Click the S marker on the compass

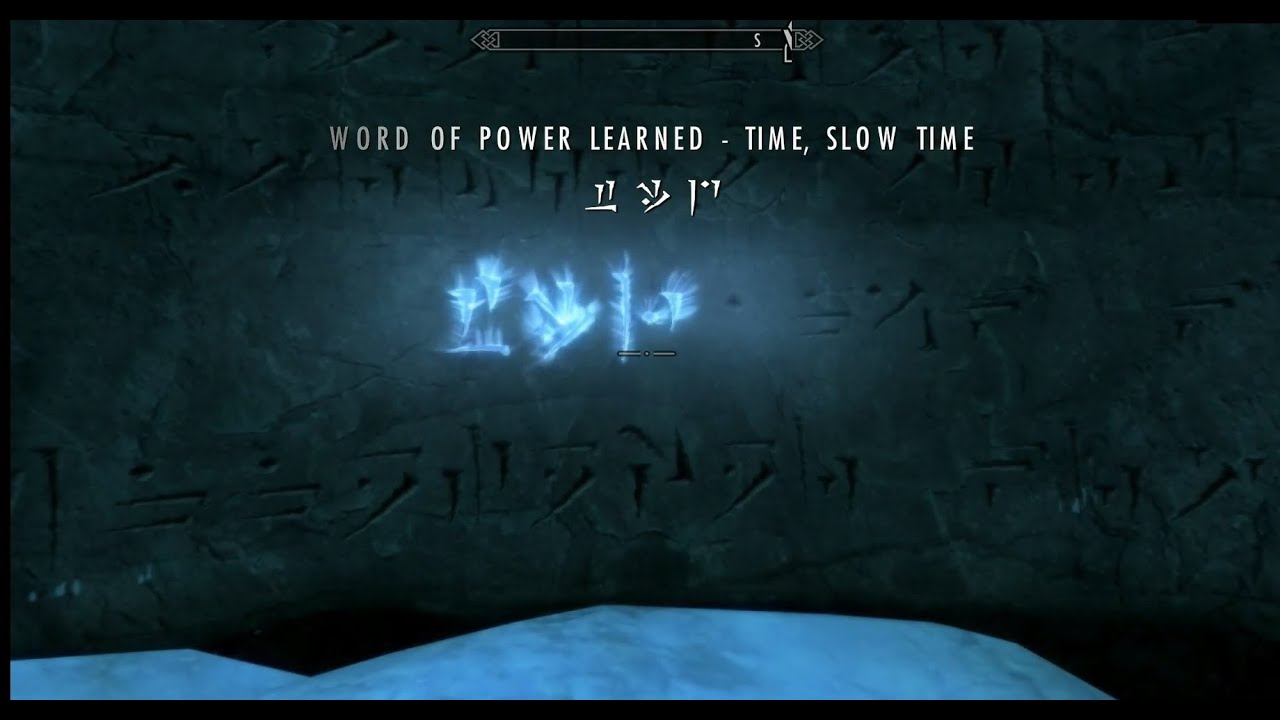coord(757,38)
